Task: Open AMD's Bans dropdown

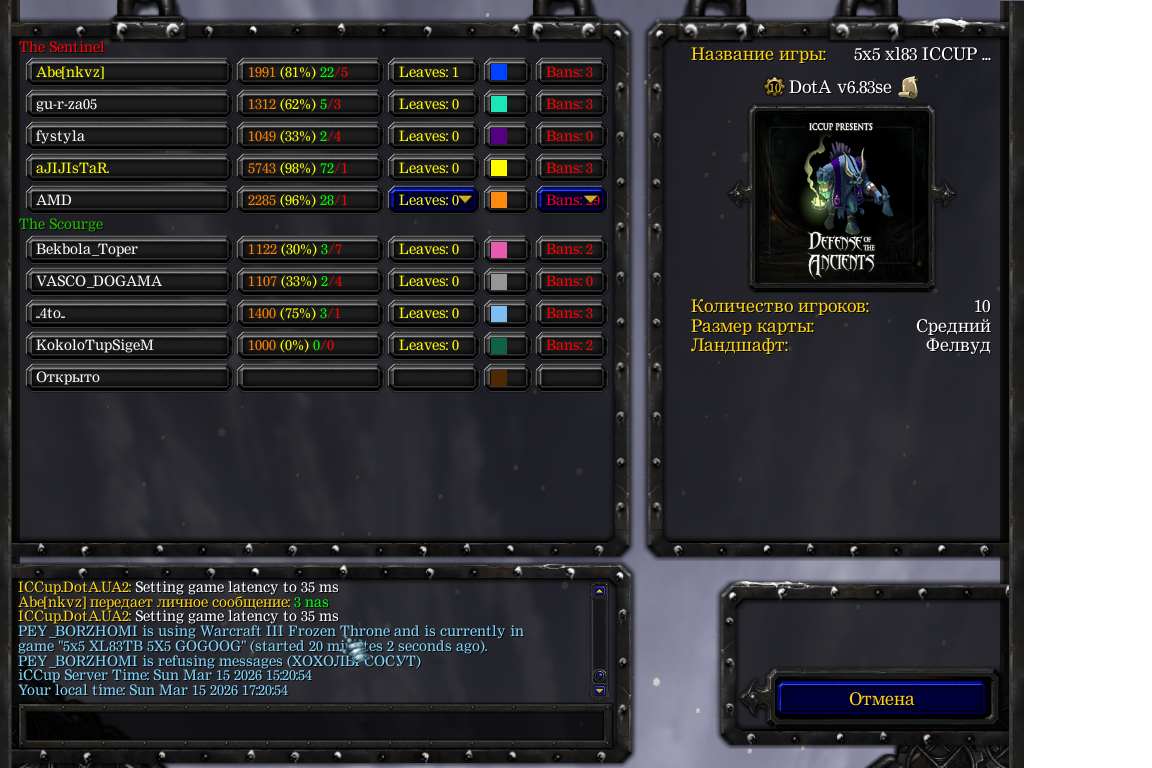Action: point(571,200)
